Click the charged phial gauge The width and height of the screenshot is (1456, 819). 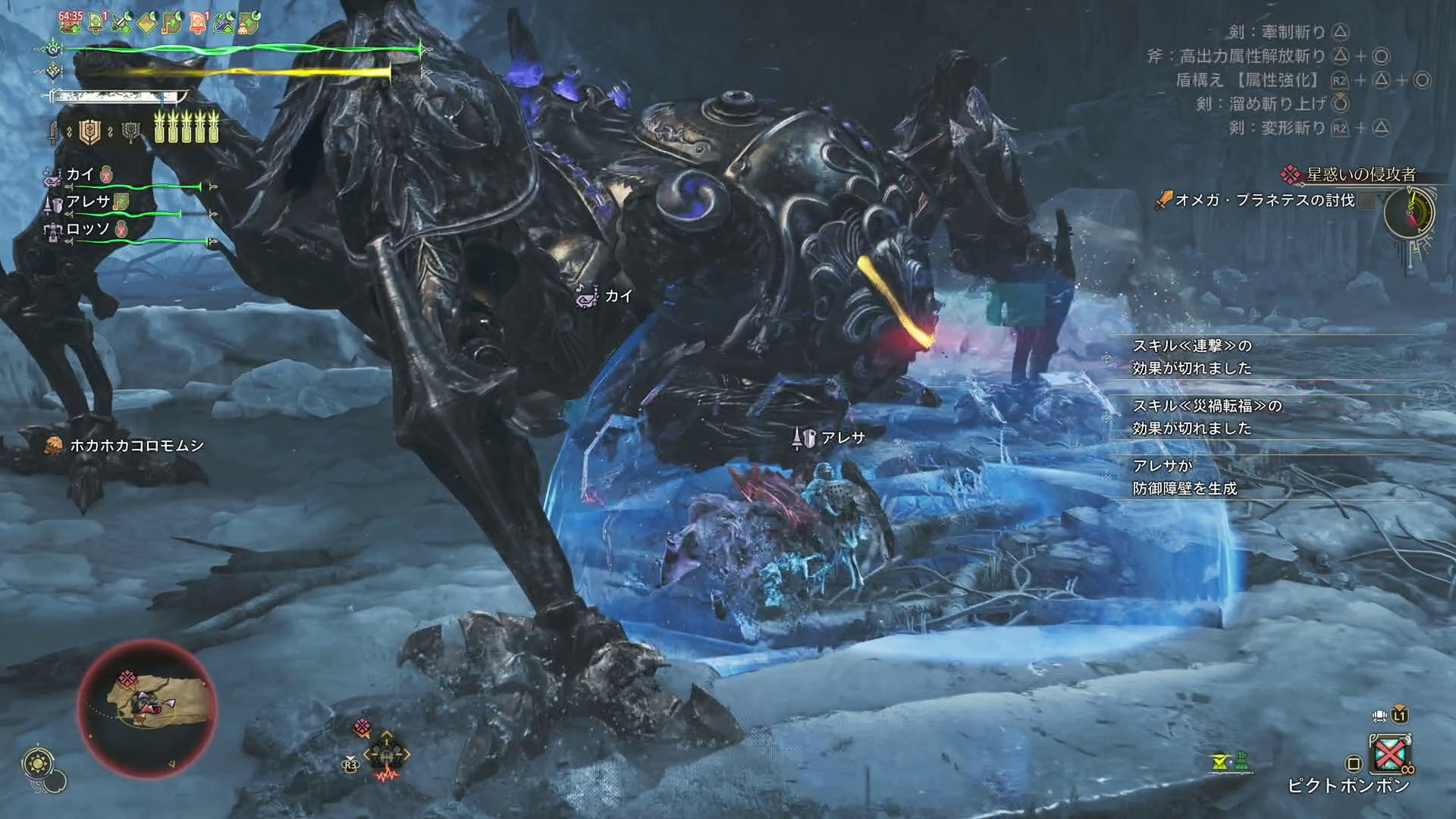coord(187,127)
